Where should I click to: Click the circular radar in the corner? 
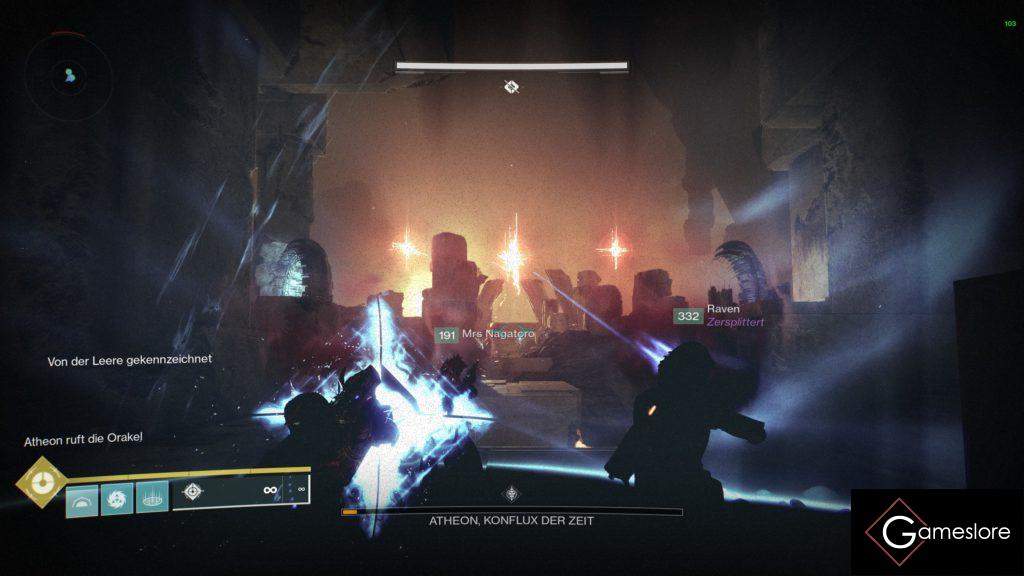[x=66, y=73]
